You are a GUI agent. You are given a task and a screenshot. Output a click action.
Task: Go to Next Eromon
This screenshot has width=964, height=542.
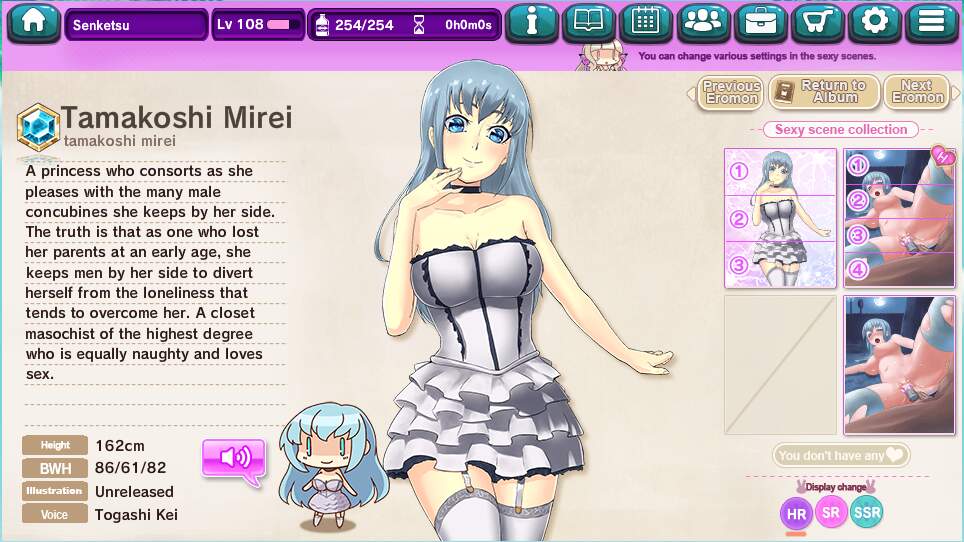click(916, 93)
